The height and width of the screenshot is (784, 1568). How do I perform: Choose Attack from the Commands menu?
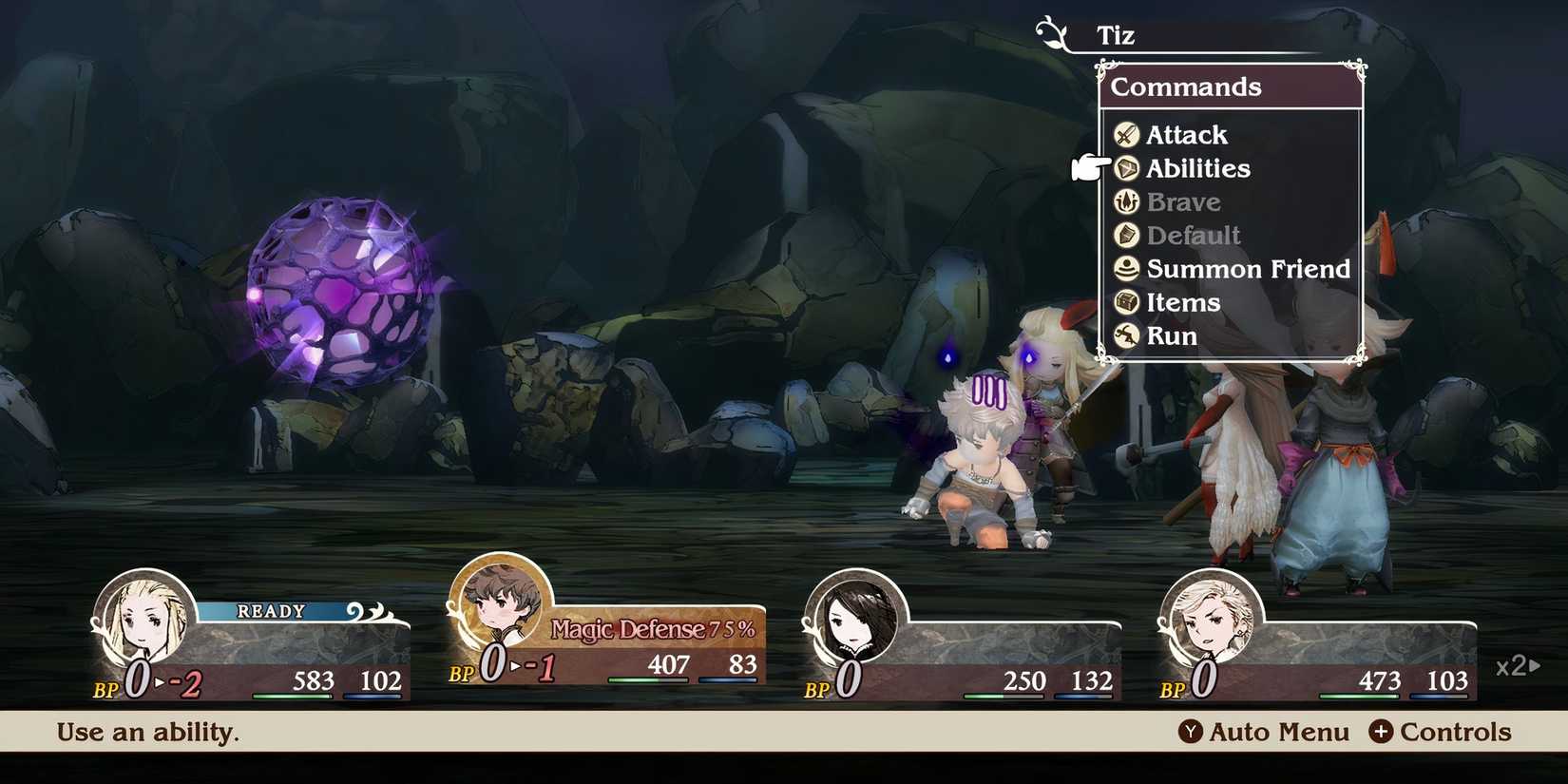coord(1186,134)
